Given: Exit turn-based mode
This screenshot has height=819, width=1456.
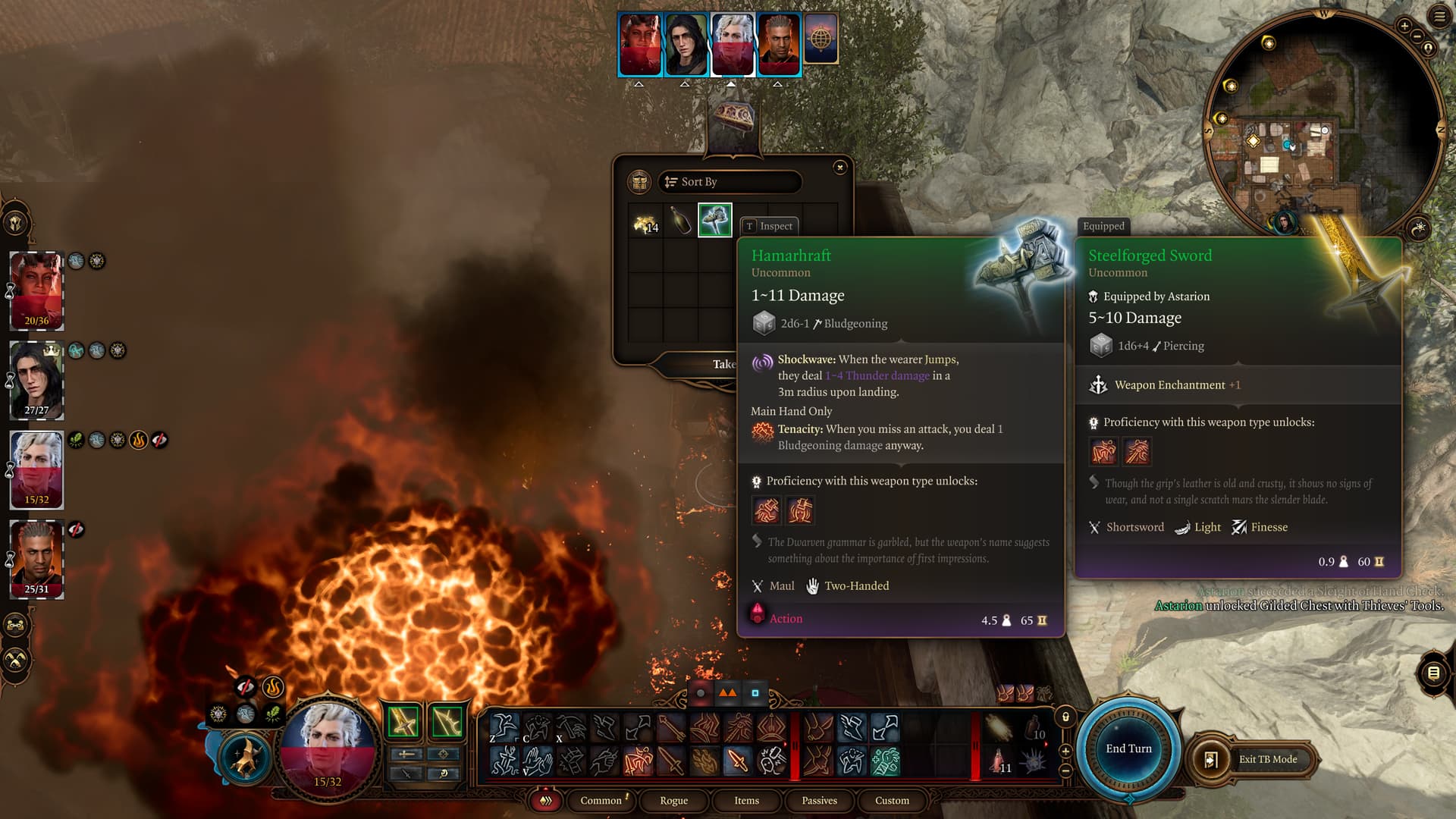Looking at the screenshot, I should [x=1257, y=759].
